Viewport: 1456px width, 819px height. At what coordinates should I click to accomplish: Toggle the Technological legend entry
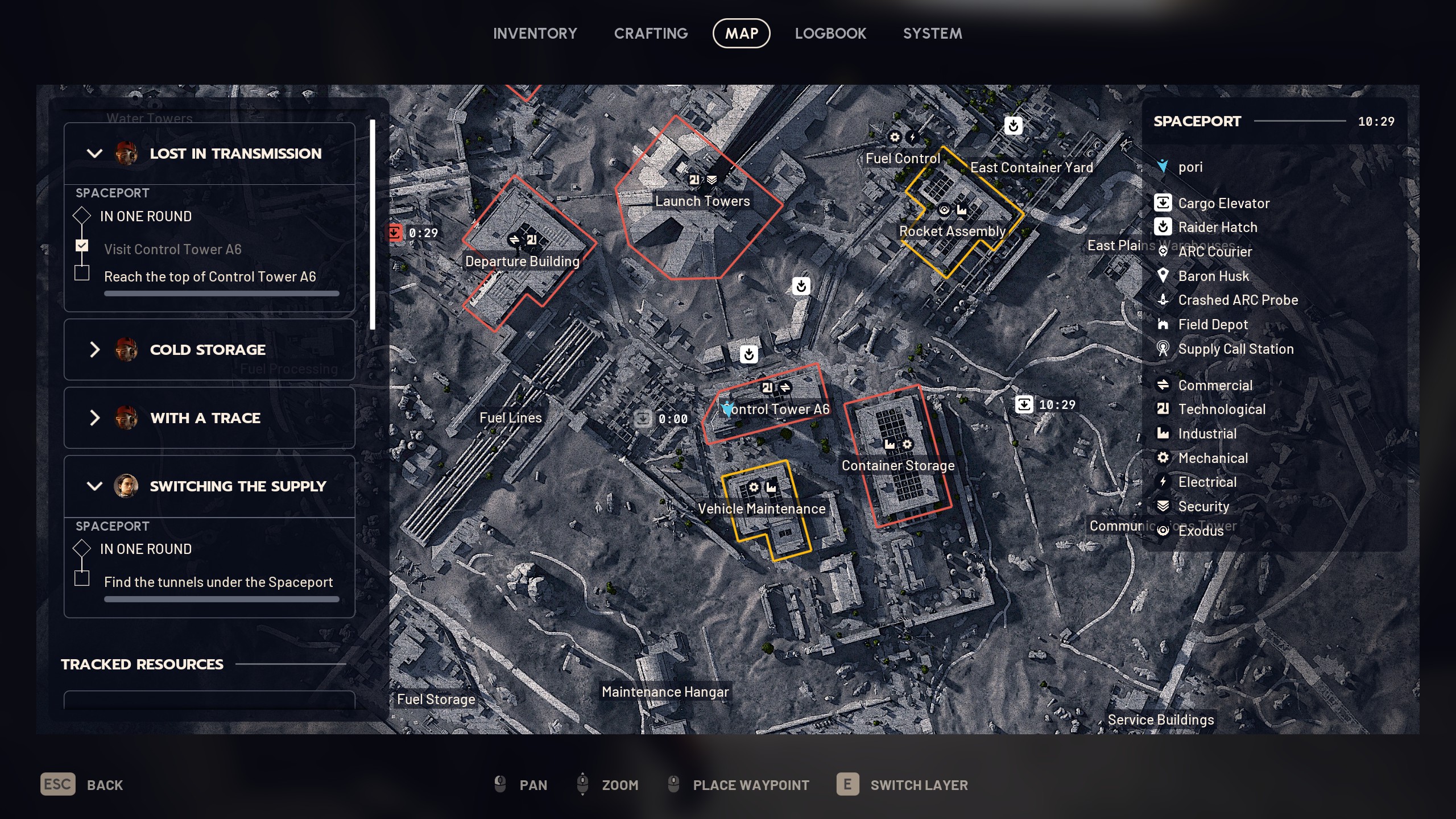tap(1221, 409)
